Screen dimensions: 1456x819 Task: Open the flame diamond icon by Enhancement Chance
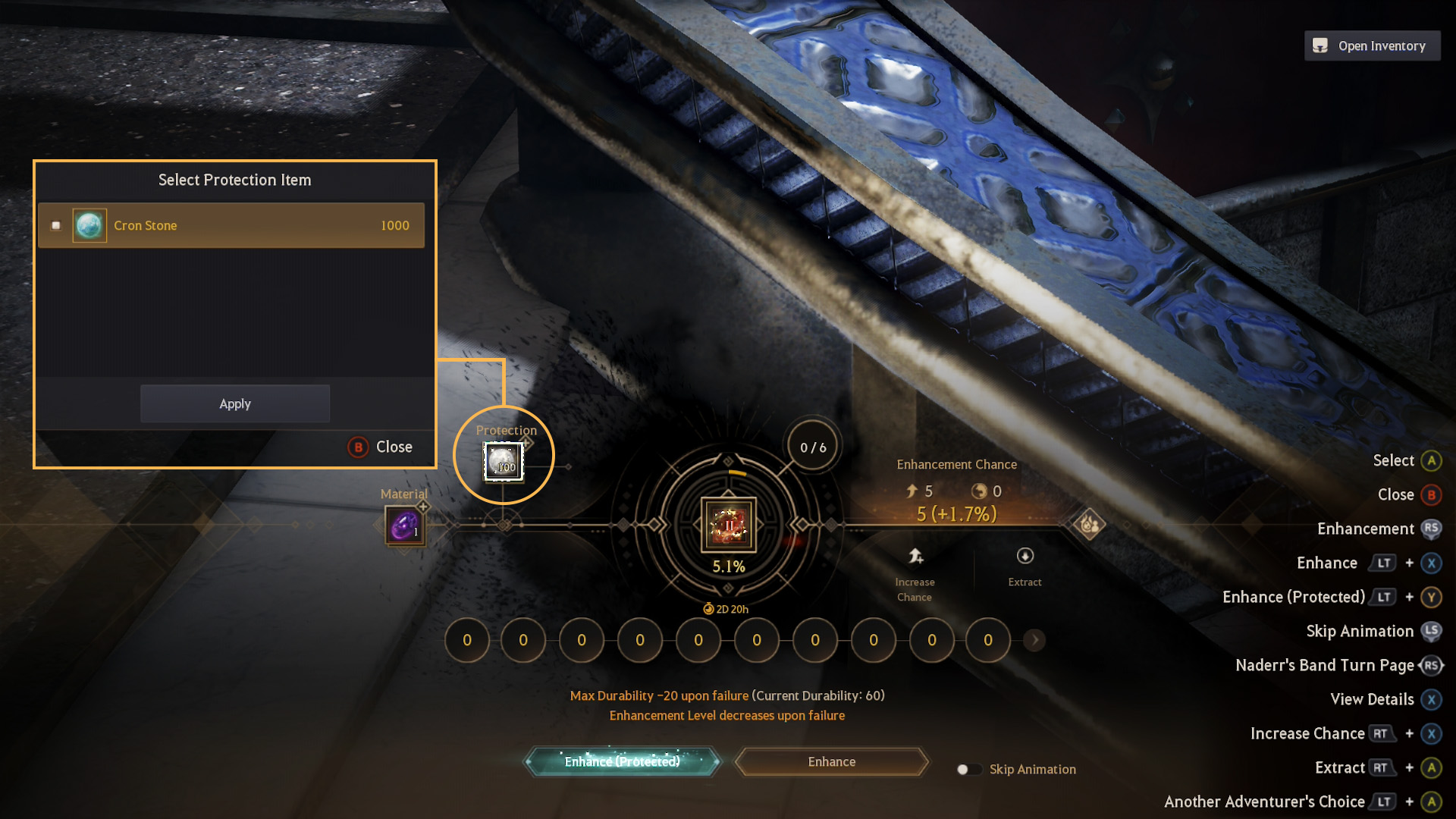pos(1089,524)
